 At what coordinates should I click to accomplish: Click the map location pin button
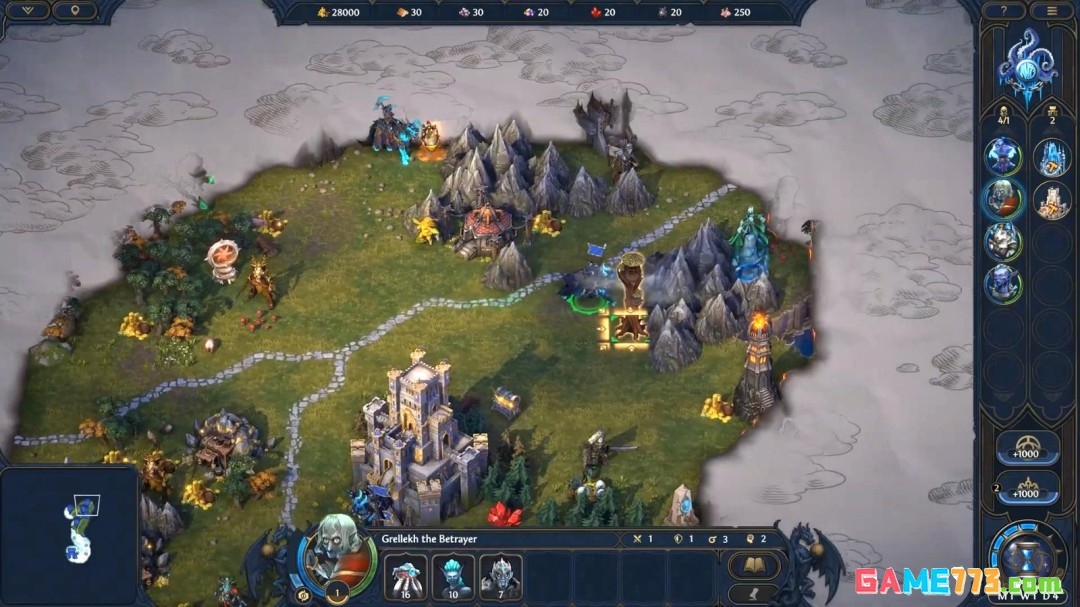coord(75,11)
